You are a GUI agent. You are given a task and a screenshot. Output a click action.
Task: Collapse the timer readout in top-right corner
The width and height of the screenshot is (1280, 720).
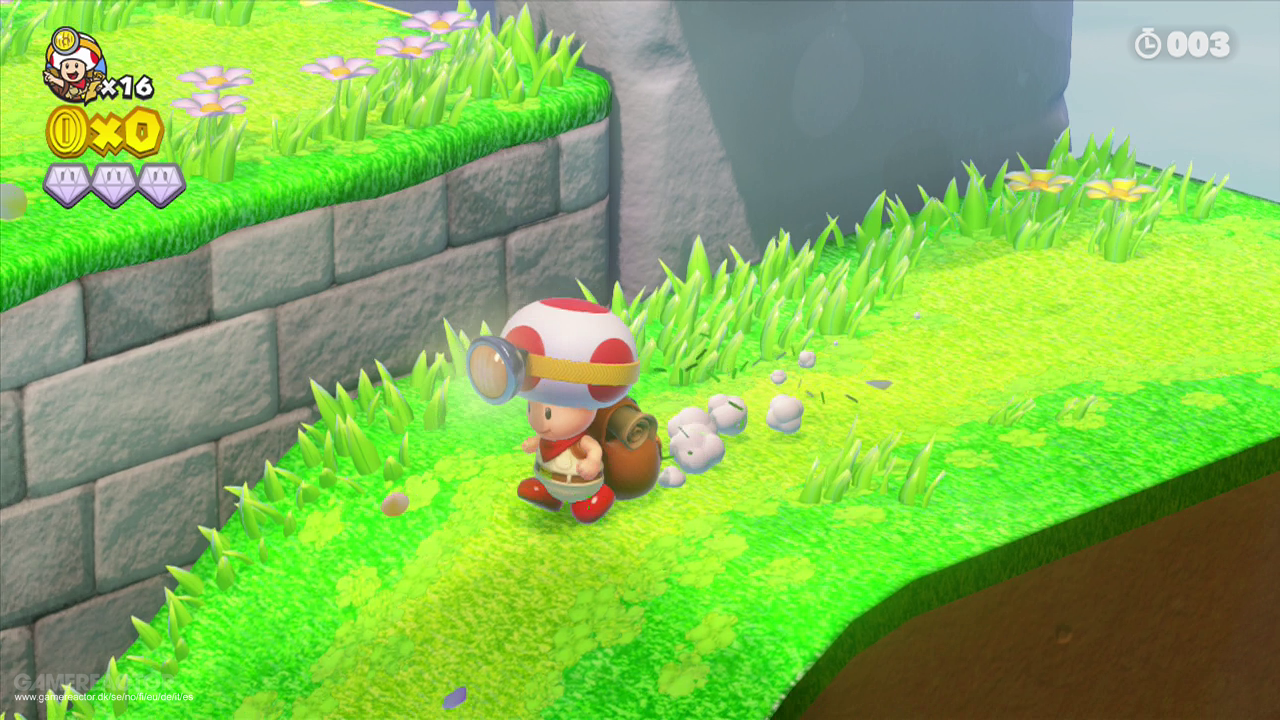(x=1185, y=44)
